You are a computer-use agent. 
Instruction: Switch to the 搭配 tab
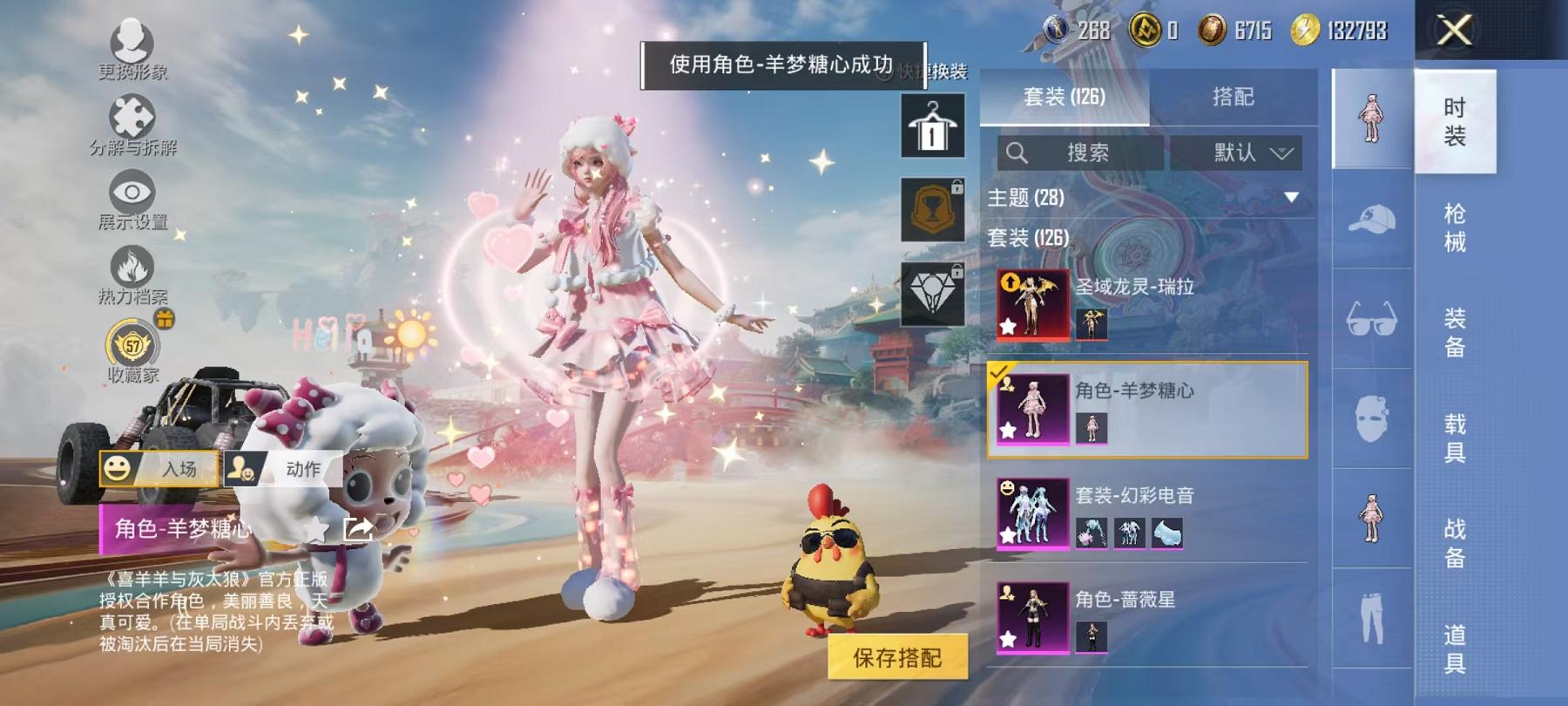(x=1232, y=98)
